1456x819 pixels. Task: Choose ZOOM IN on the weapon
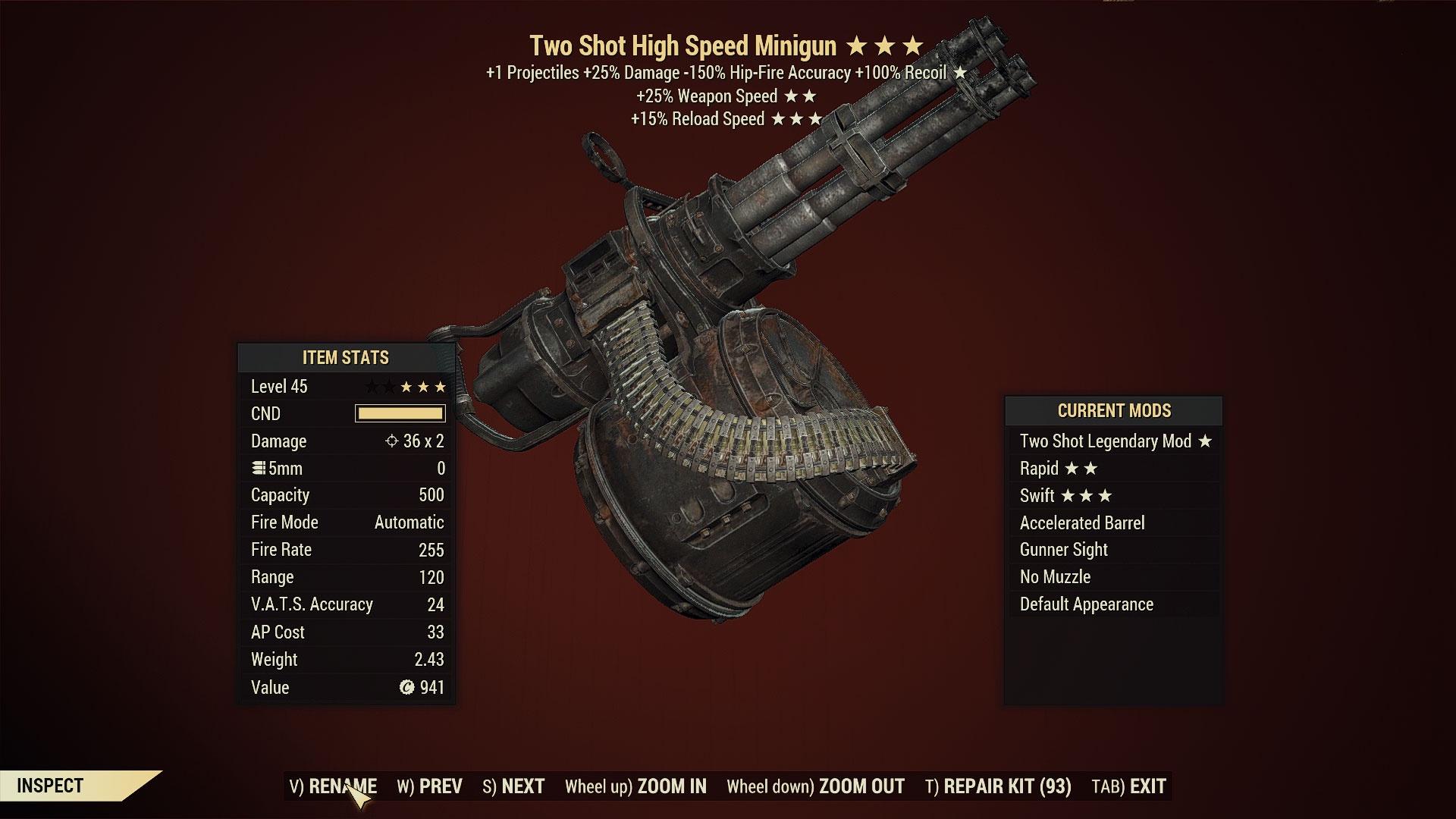(635, 786)
